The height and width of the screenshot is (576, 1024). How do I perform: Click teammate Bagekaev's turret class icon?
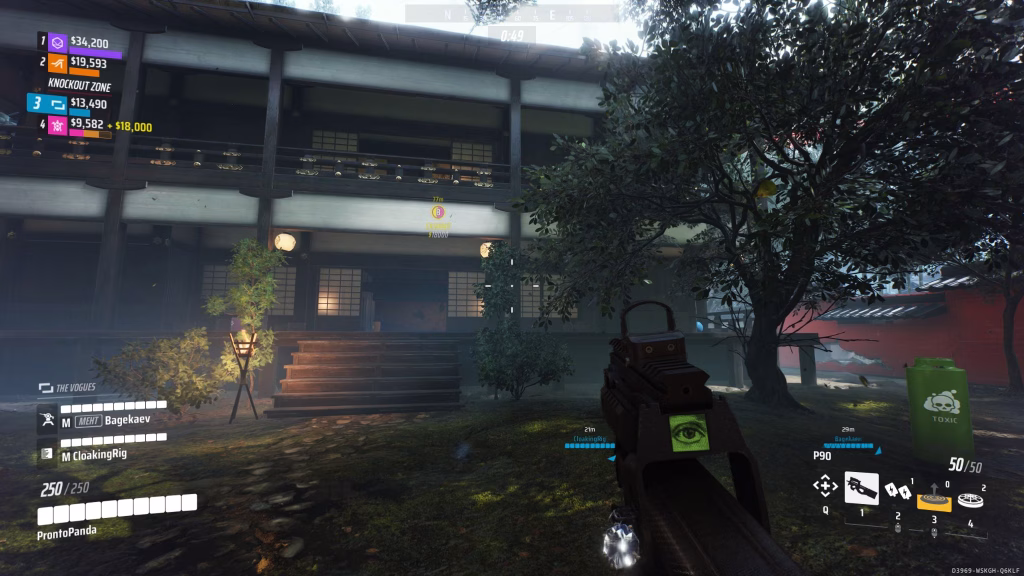coord(47,421)
